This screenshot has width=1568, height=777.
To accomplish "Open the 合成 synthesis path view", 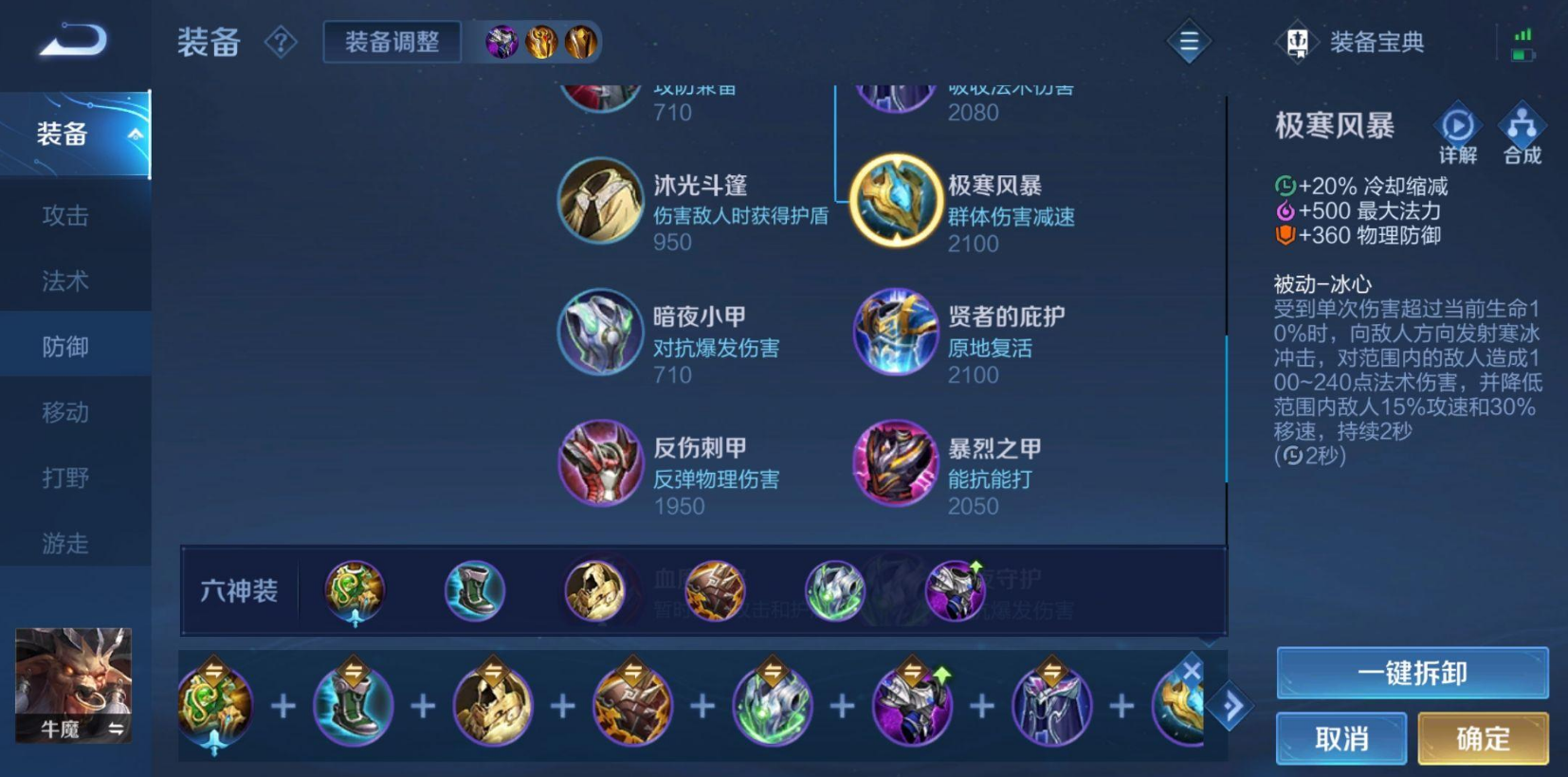I will click(1522, 126).
